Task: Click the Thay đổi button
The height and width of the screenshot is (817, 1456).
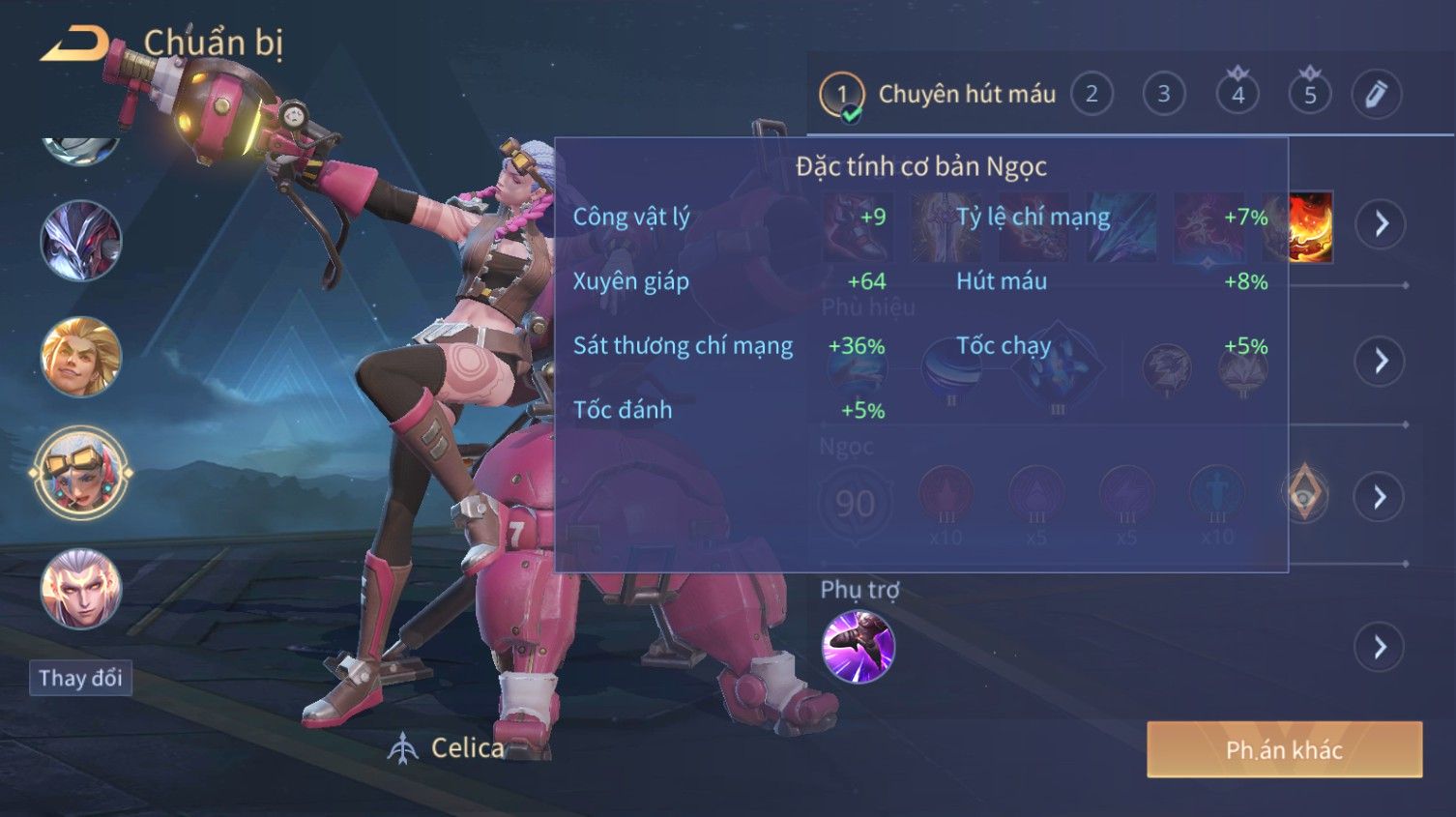Action: click(x=80, y=678)
